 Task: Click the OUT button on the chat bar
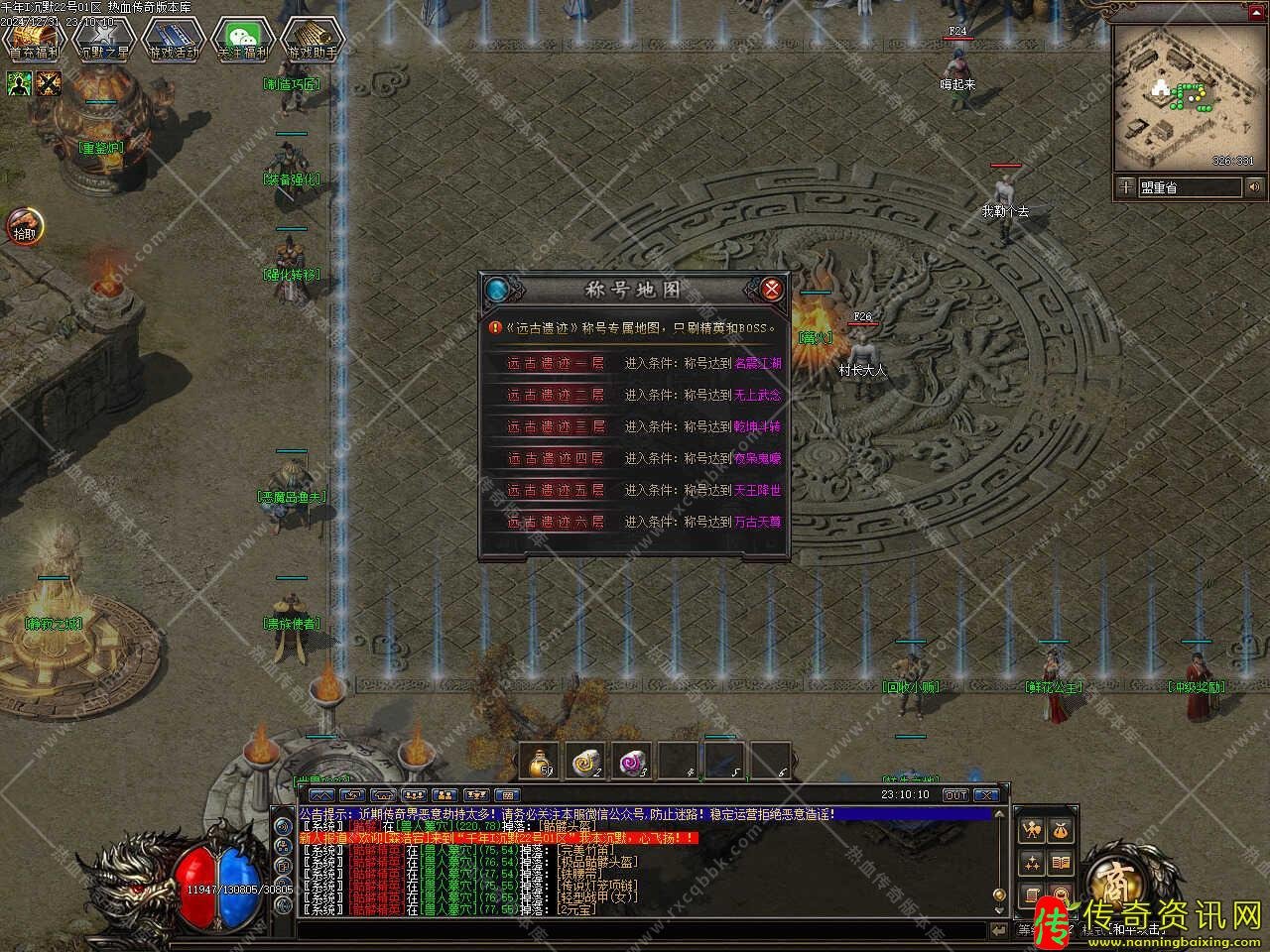click(954, 795)
